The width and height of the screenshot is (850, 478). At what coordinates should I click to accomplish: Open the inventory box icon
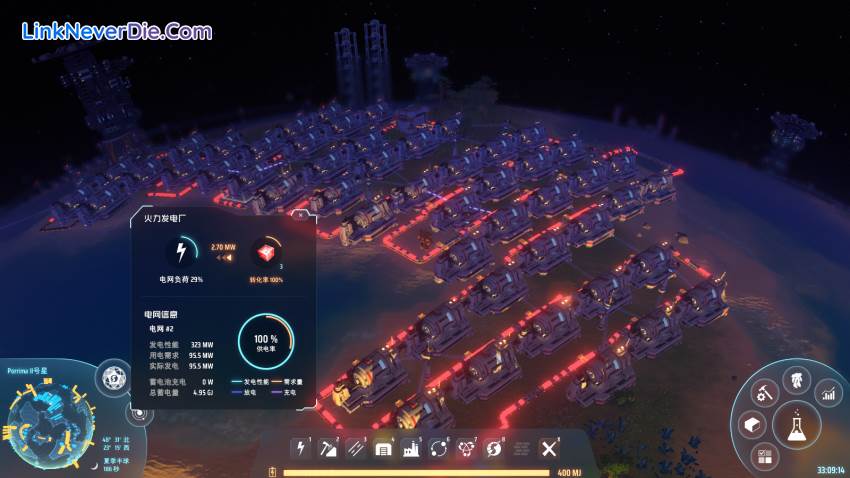752,426
